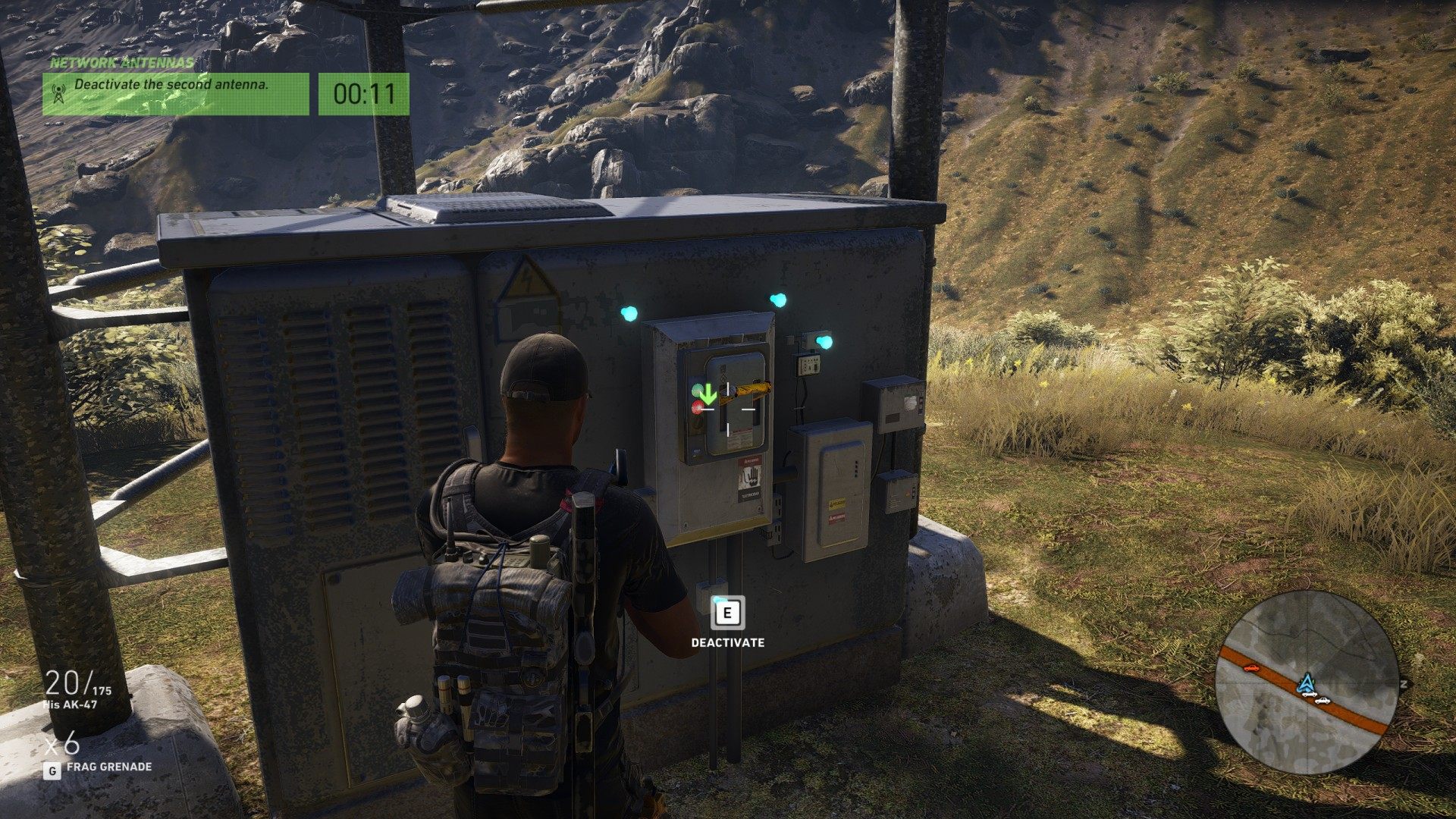Choose the His AK-47 weapon label
This screenshot has height=819, width=1456.
(70, 705)
